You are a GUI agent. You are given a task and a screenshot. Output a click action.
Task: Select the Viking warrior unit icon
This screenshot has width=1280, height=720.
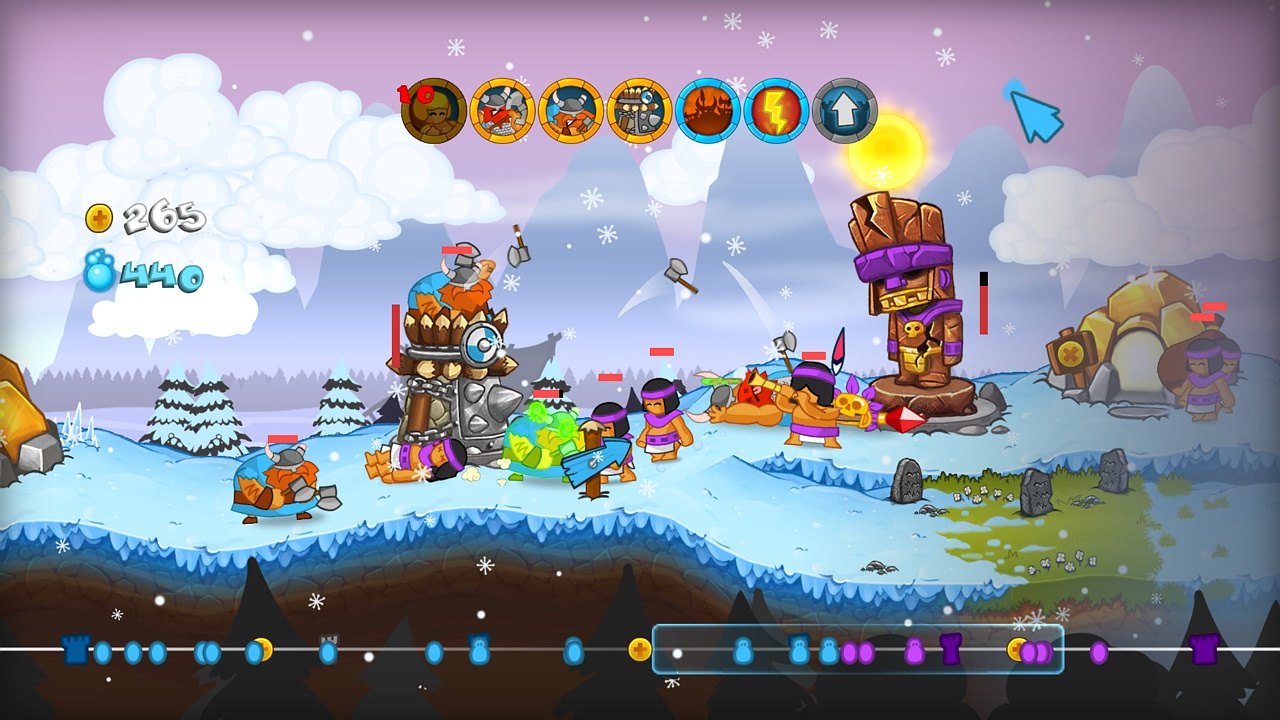point(570,110)
